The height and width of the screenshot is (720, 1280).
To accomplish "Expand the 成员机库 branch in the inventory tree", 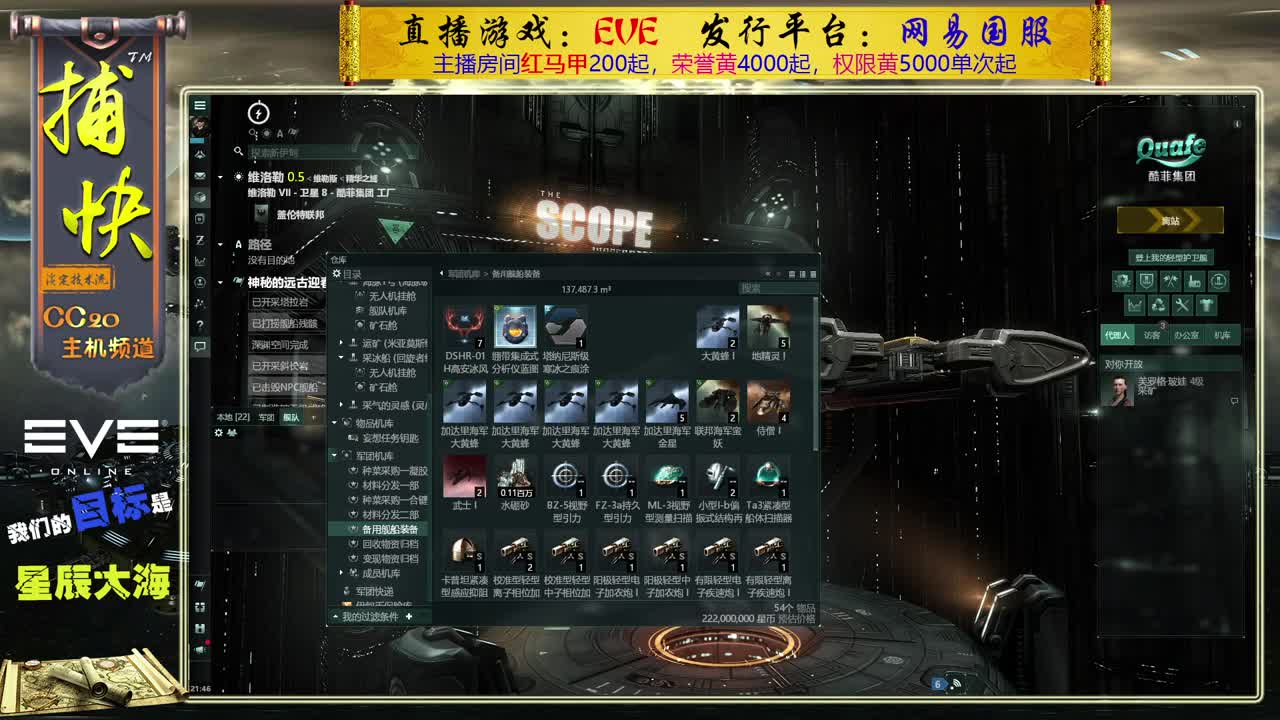I will (341, 571).
